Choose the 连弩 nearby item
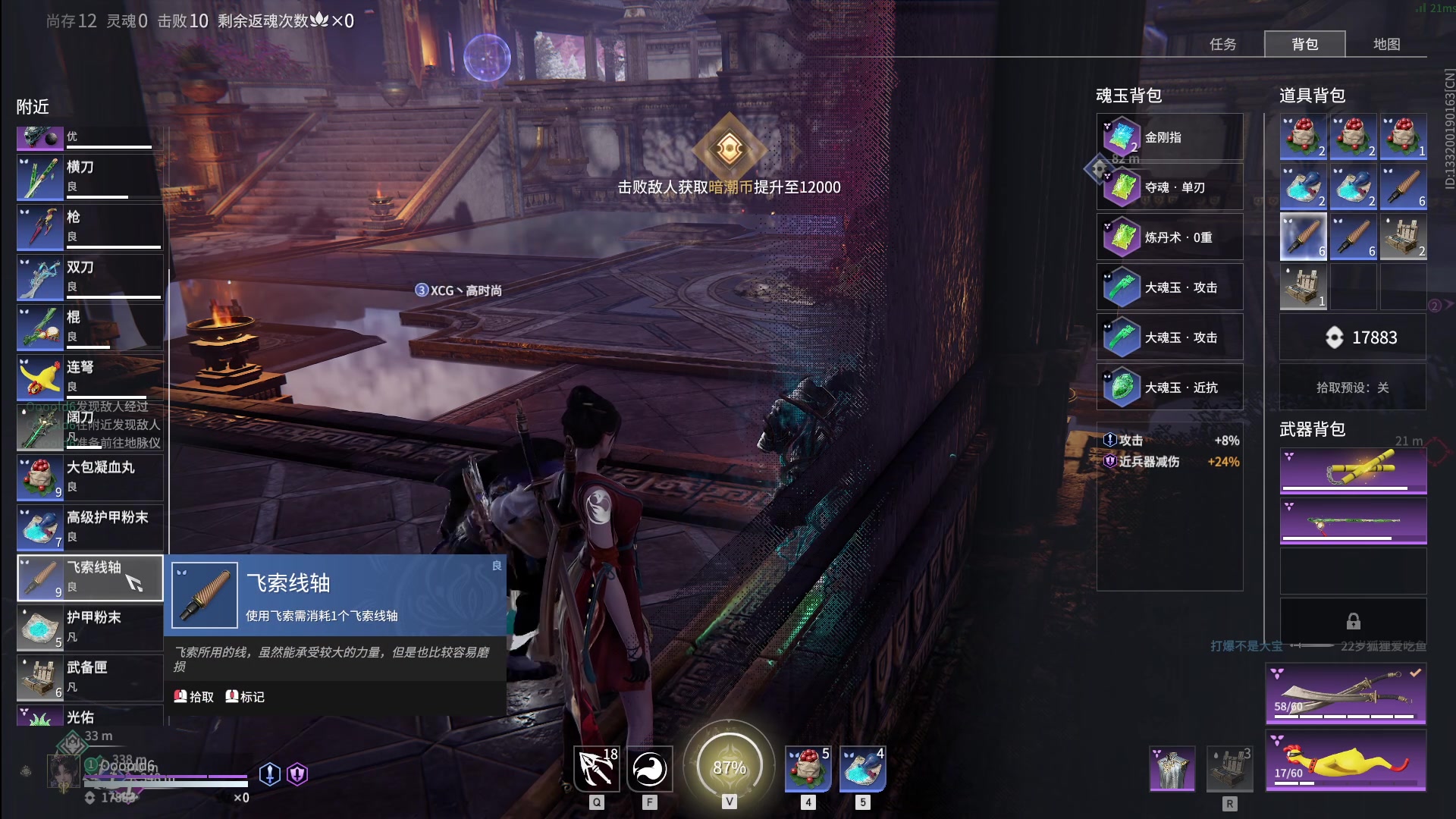Image resolution: width=1456 pixels, height=819 pixels. click(x=89, y=377)
